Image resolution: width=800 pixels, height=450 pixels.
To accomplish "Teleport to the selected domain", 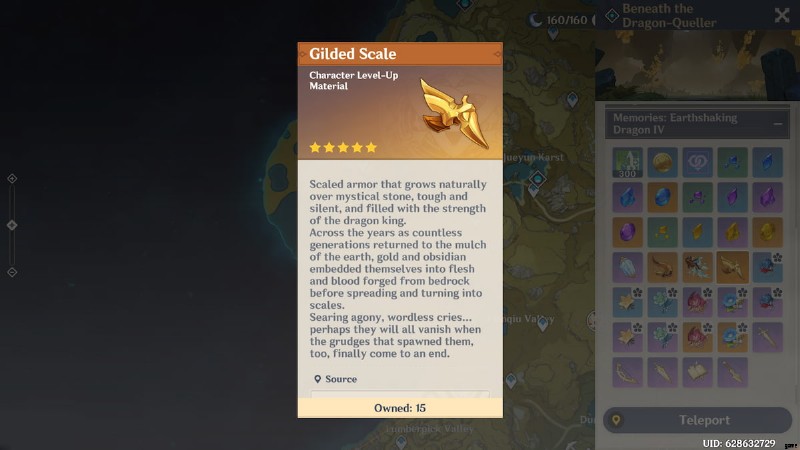I will (x=697, y=421).
